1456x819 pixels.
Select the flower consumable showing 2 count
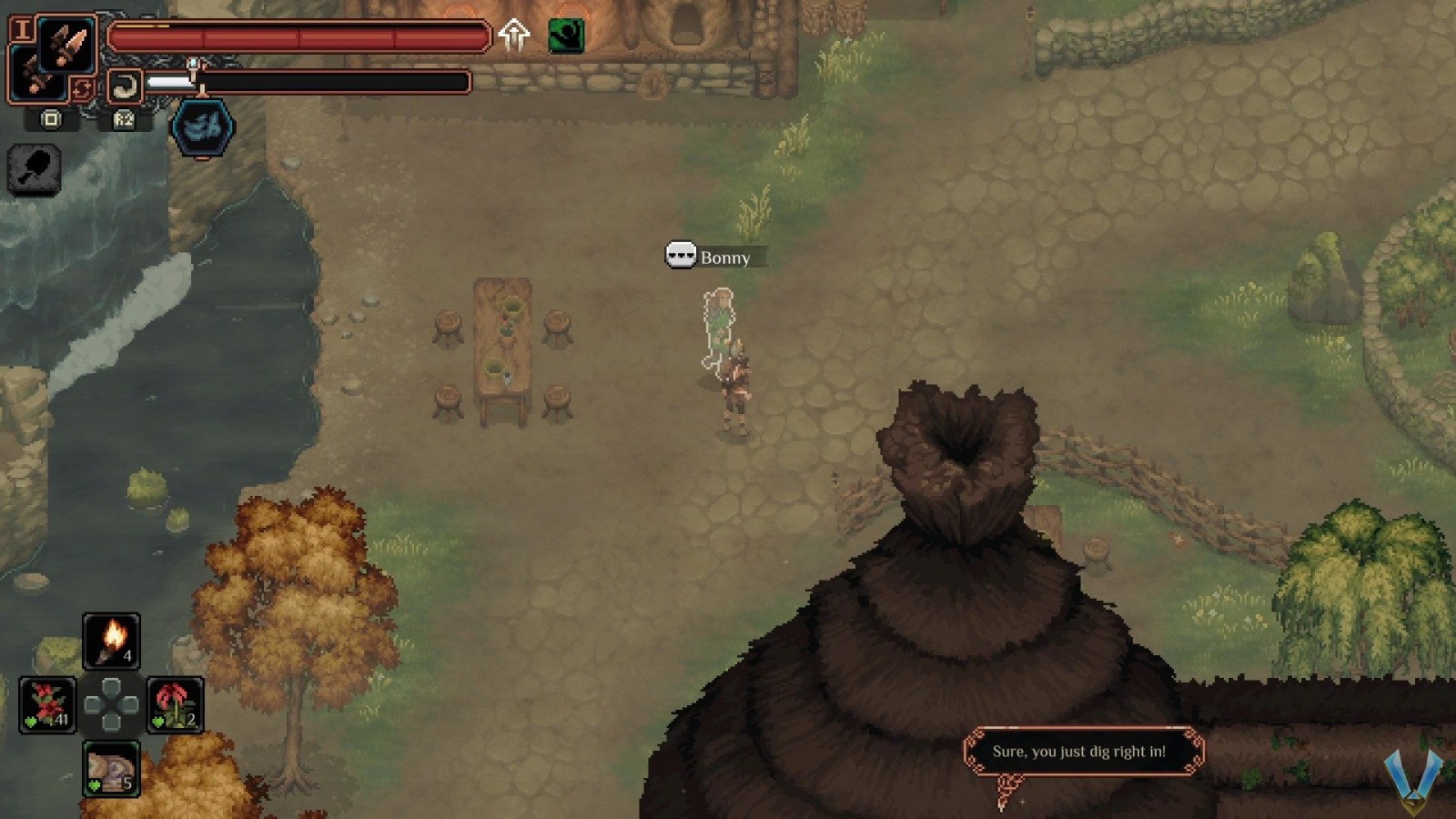(x=175, y=704)
